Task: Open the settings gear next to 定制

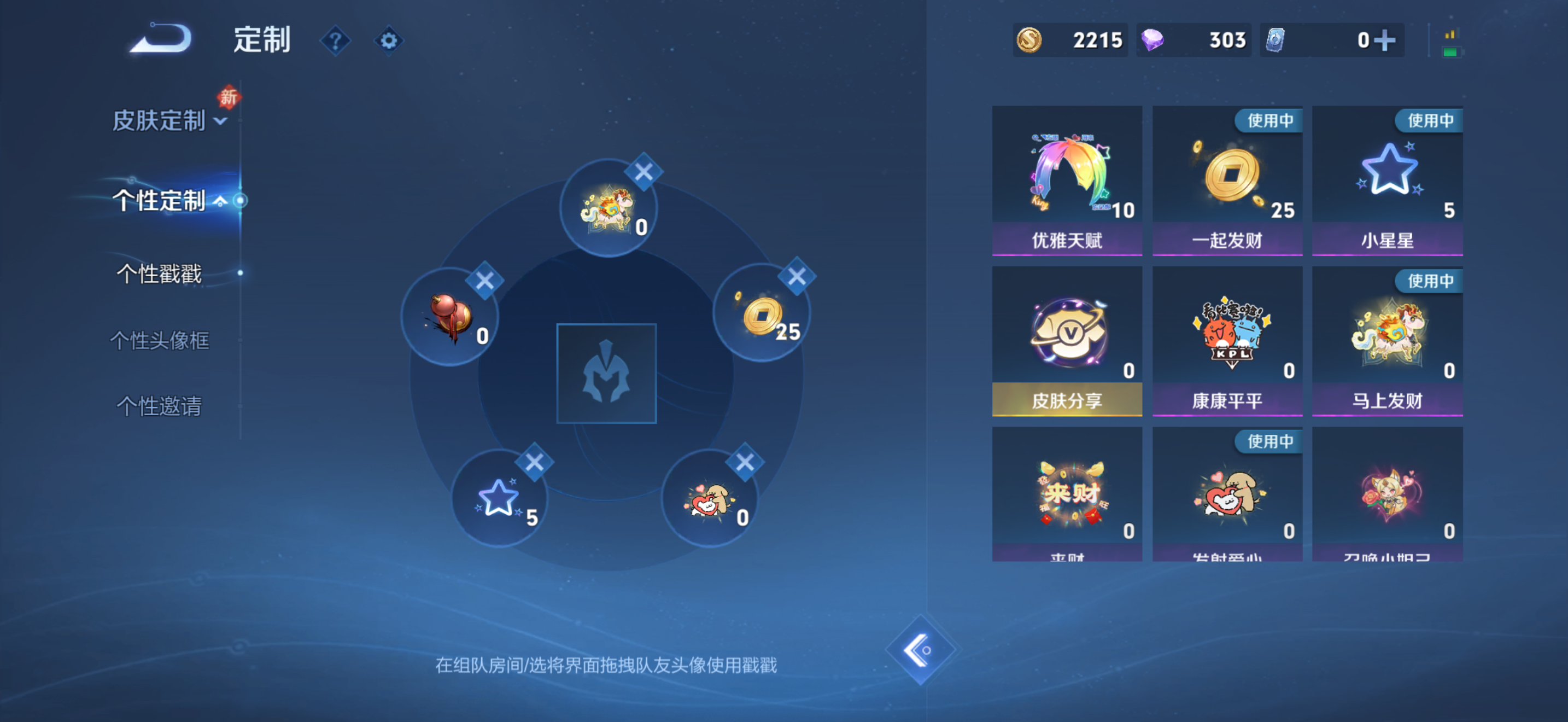Action: click(x=388, y=39)
